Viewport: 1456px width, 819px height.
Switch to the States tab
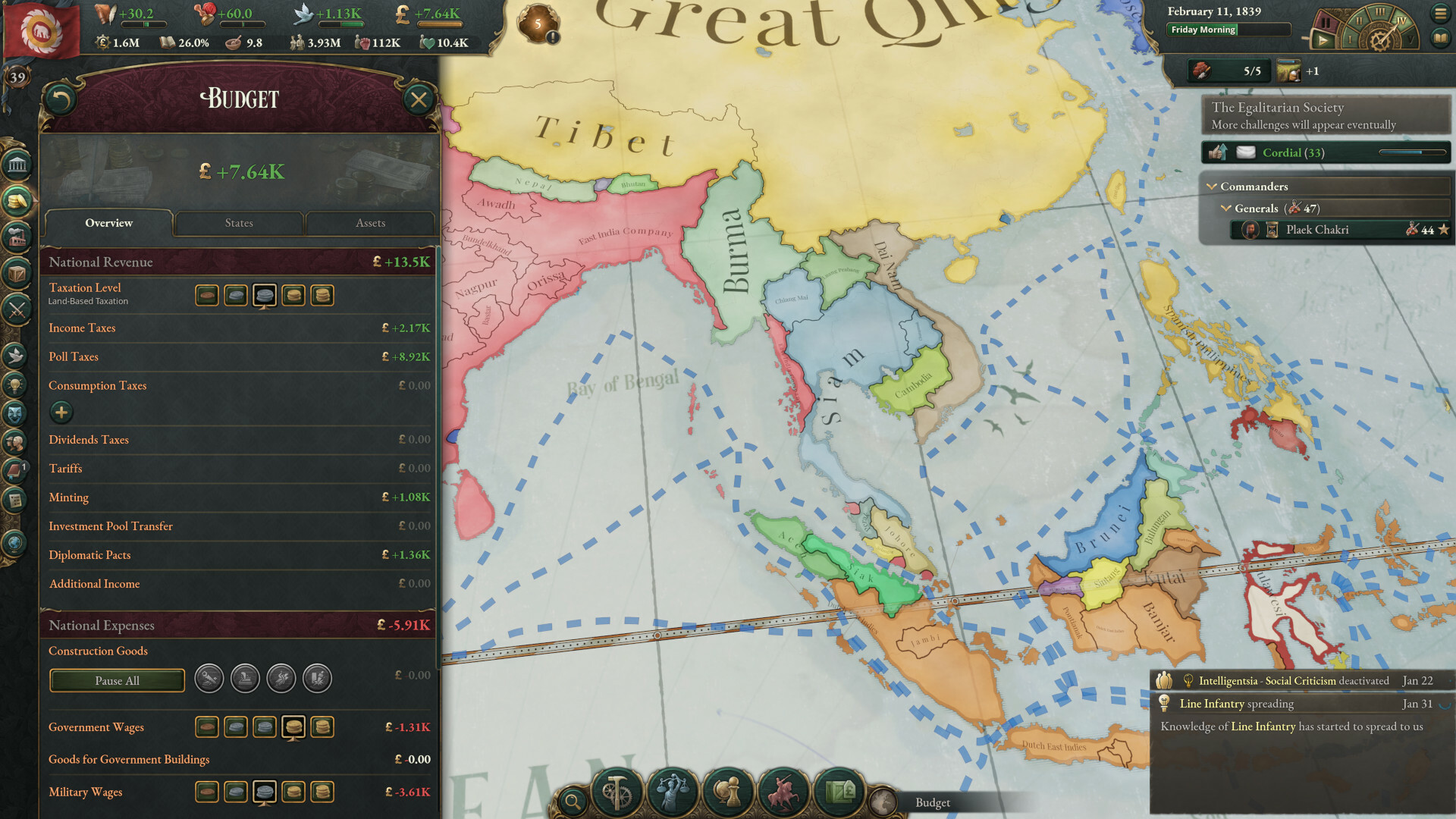239,223
